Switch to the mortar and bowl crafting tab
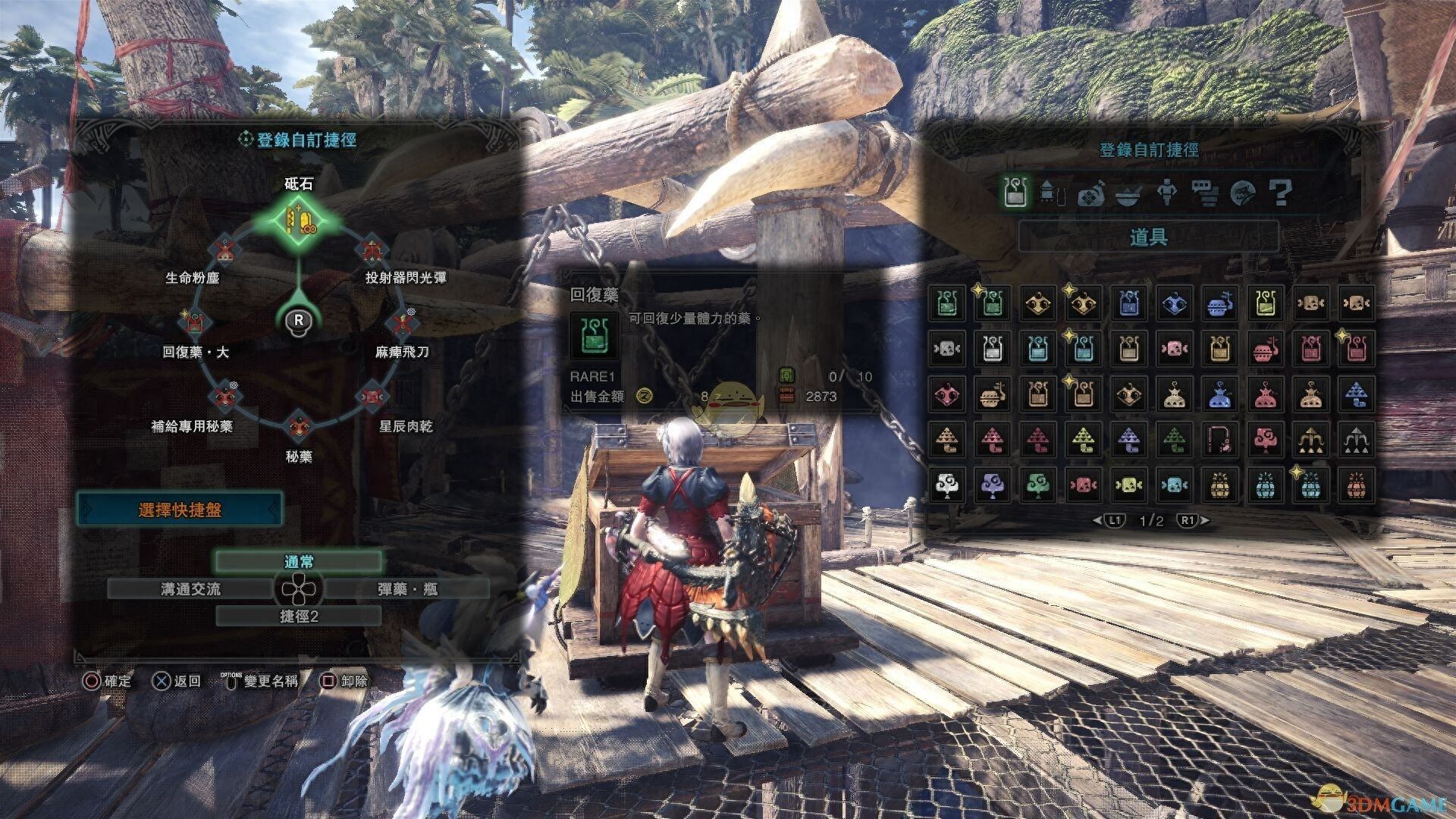Screen dimensions: 1456x819 click(x=1128, y=193)
